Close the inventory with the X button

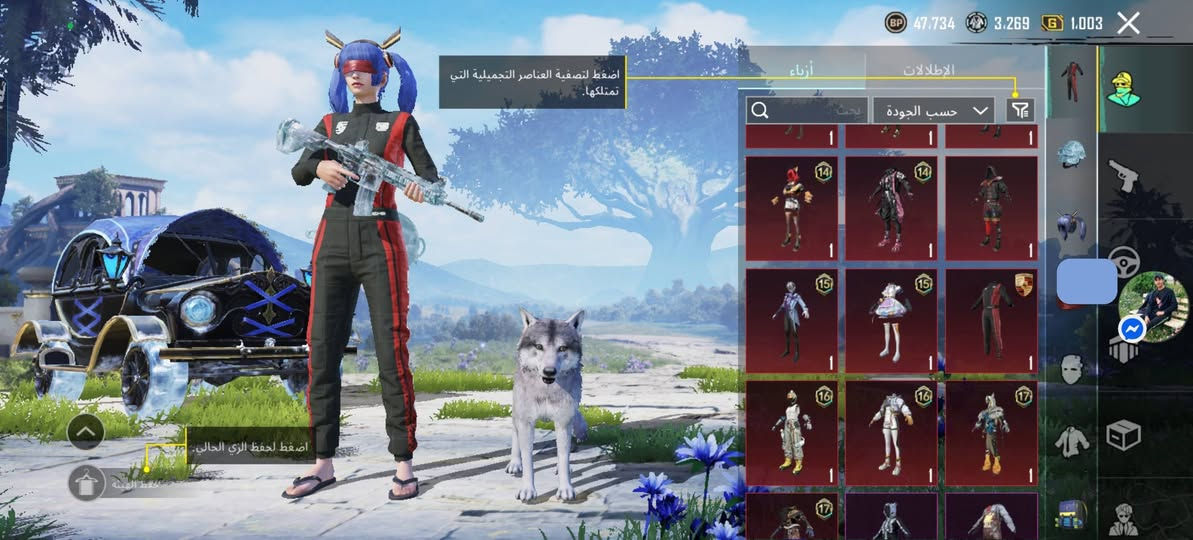pyautogui.click(x=1128, y=23)
